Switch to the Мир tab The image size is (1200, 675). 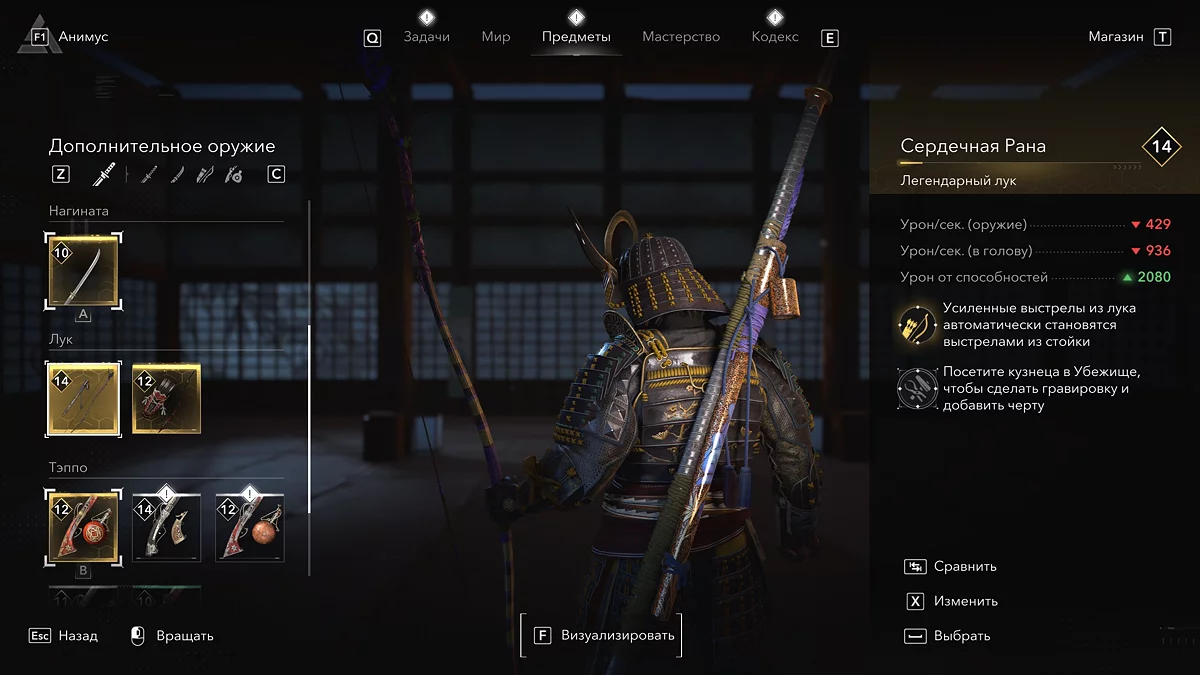[x=496, y=37]
